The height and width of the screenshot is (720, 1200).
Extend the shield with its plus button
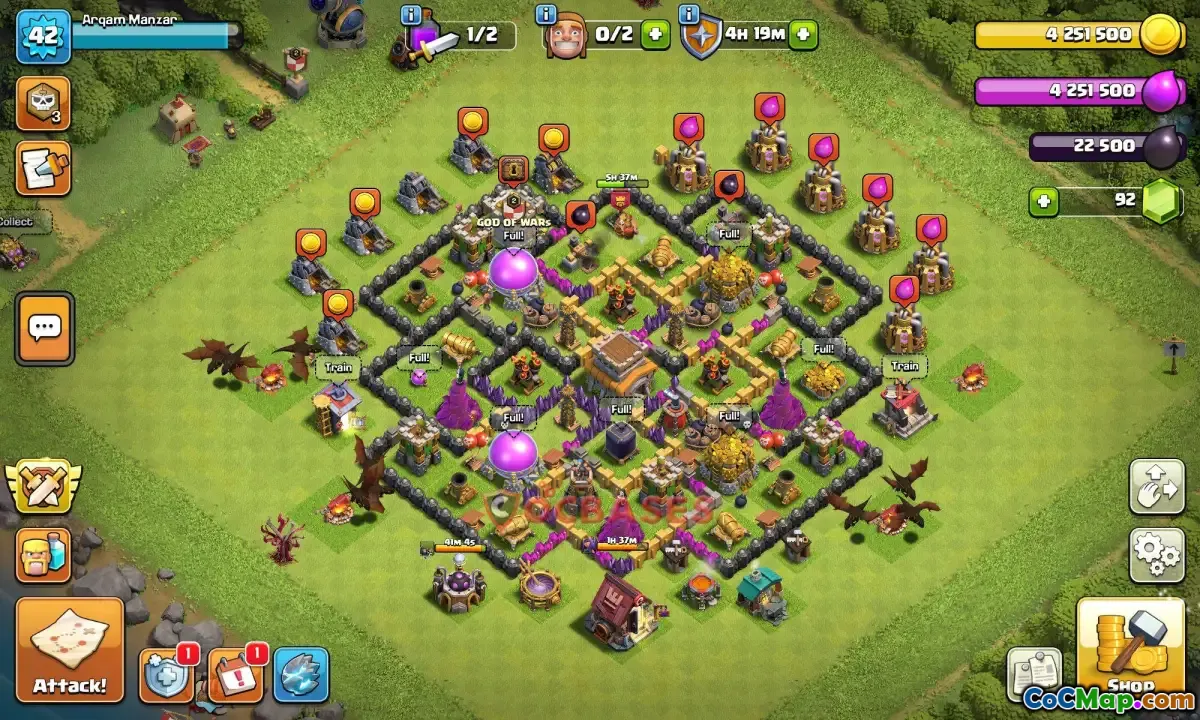point(802,34)
